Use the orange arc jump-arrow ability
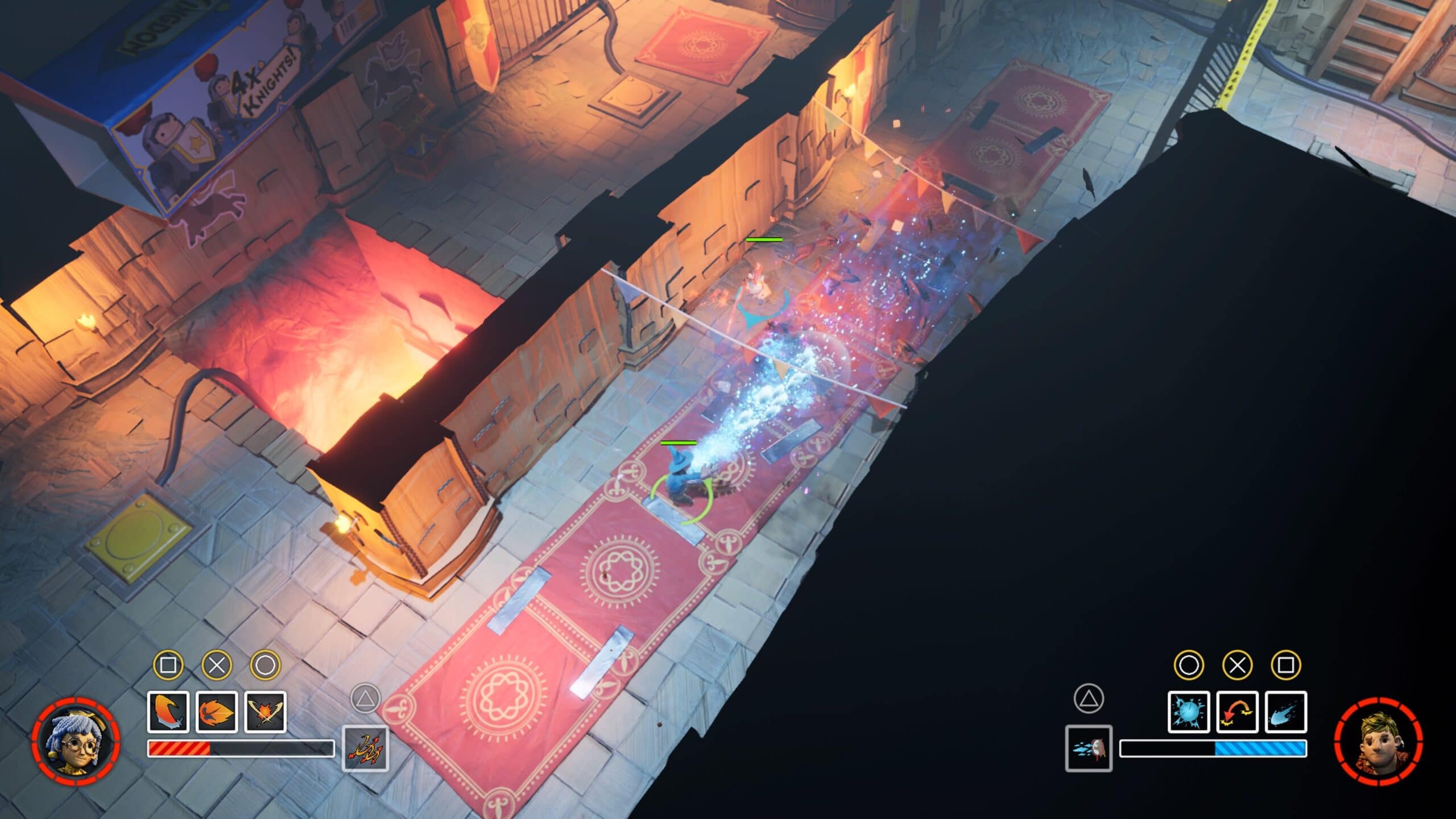Viewport: 1456px width, 819px height. pyautogui.click(x=1237, y=712)
